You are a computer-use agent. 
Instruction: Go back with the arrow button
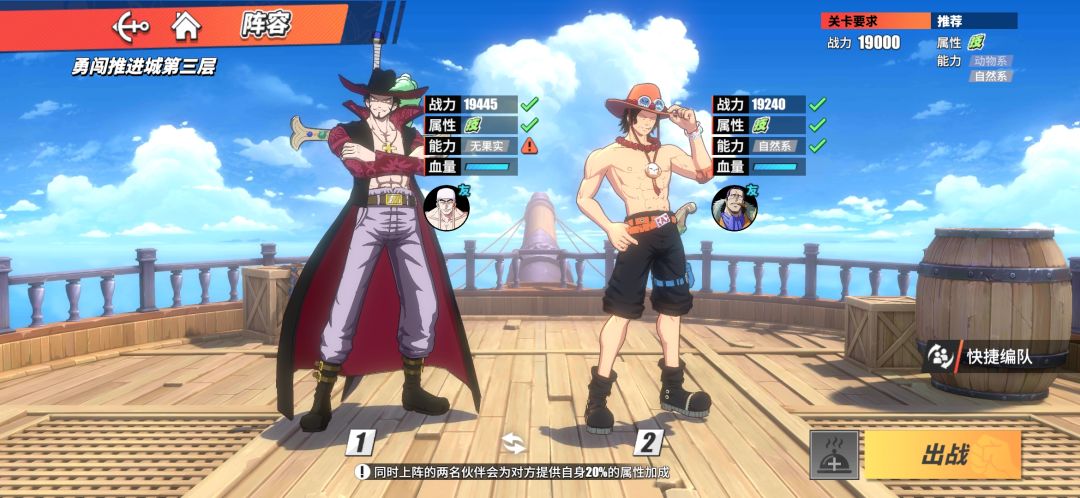pos(131,24)
